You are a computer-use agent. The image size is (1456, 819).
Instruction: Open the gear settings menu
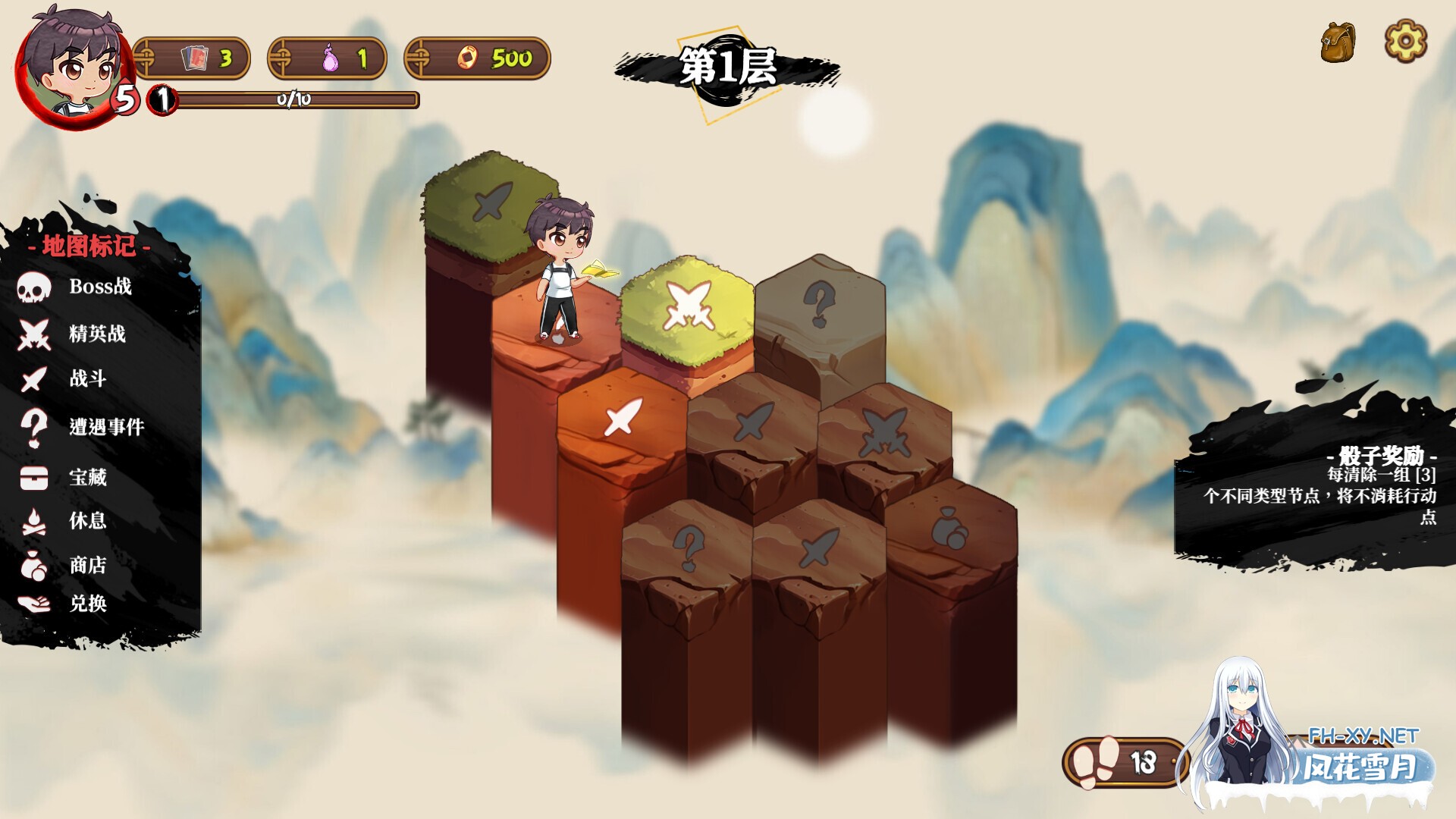tap(1405, 41)
